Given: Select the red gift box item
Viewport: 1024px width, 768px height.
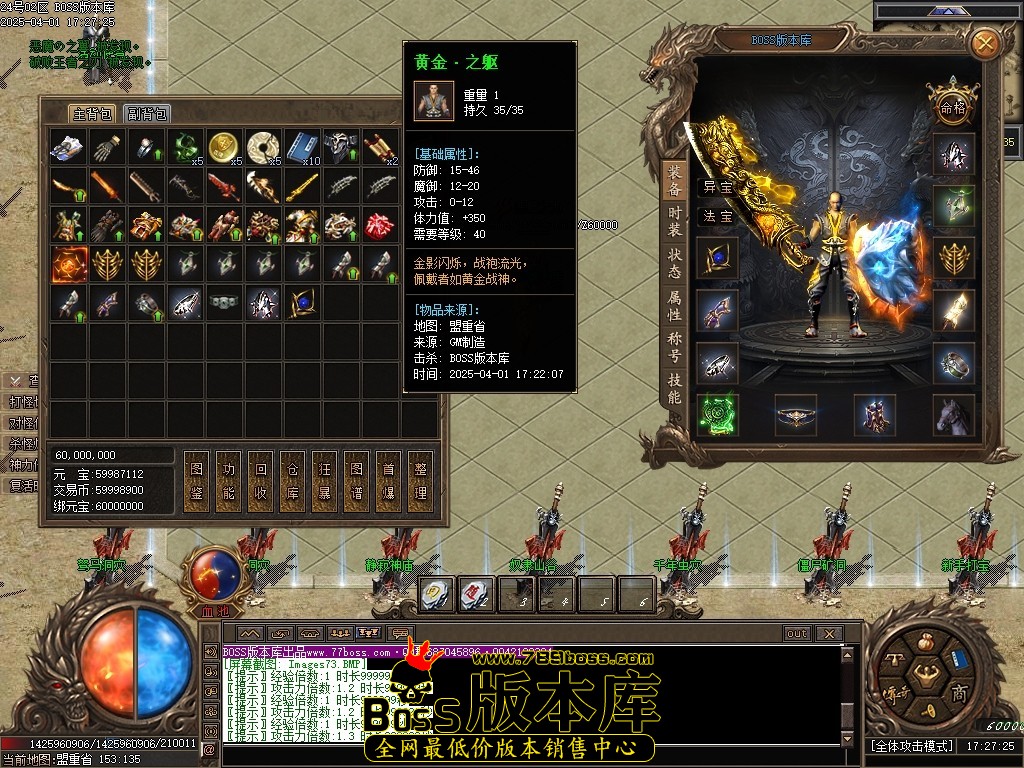Looking at the screenshot, I should coord(379,224).
